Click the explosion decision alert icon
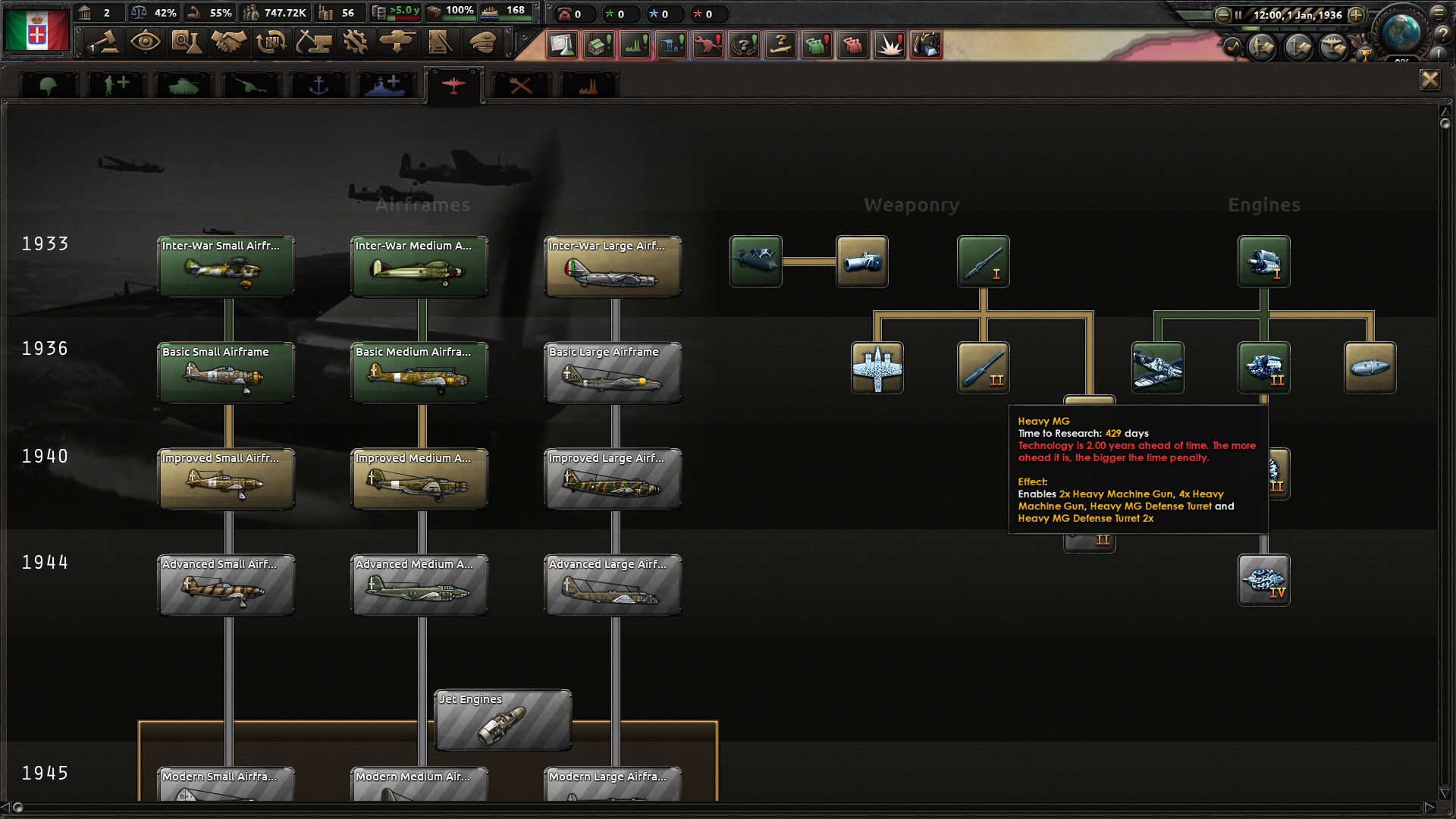Viewport: 1456px width, 819px height. (890, 45)
